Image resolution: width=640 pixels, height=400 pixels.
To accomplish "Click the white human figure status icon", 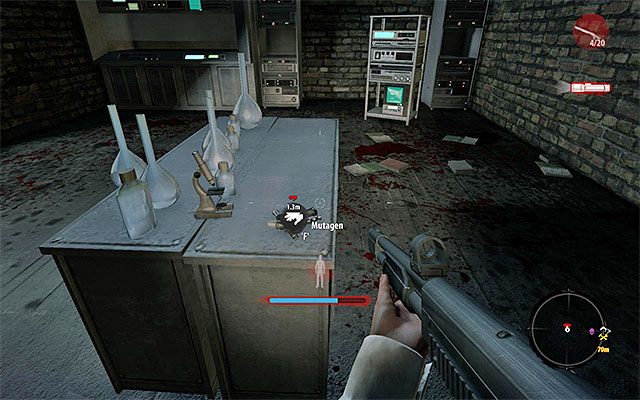I will click(x=319, y=271).
